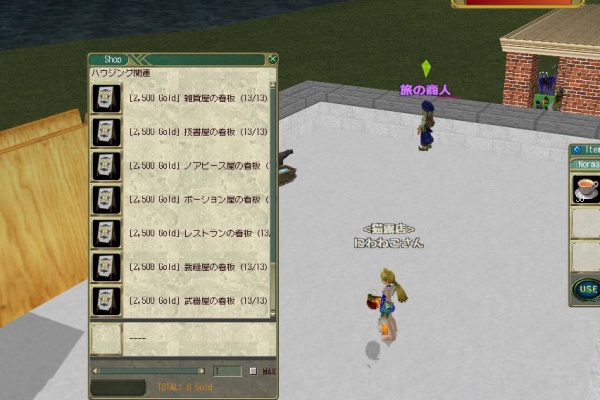Viewport: 600px width, 400px height.
Task: Close the Shop window
Action: [x=272, y=59]
